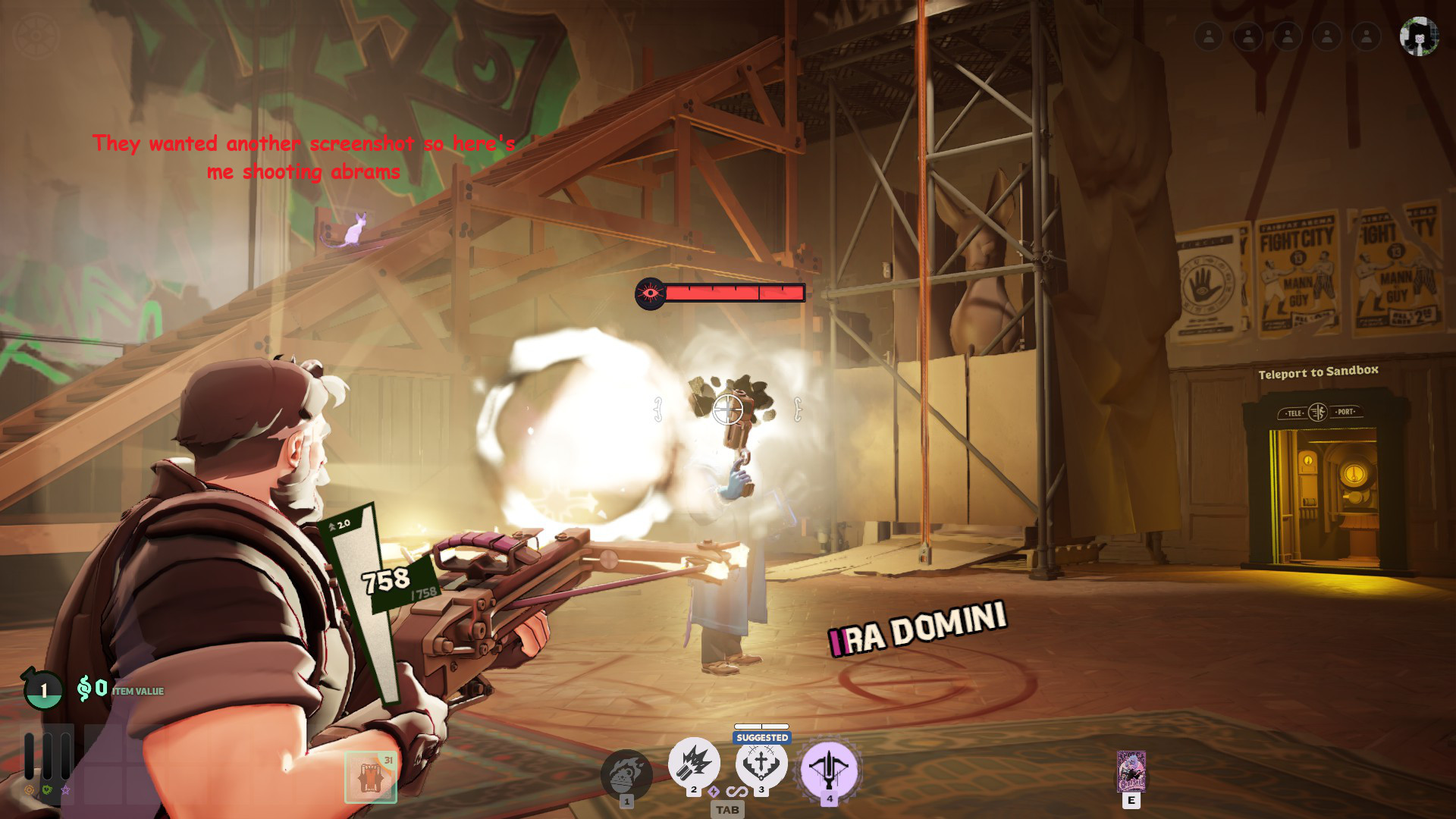Screen dimensions: 1456x819
Task: Click the level 1 ability point flask
Action: pos(43,689)
